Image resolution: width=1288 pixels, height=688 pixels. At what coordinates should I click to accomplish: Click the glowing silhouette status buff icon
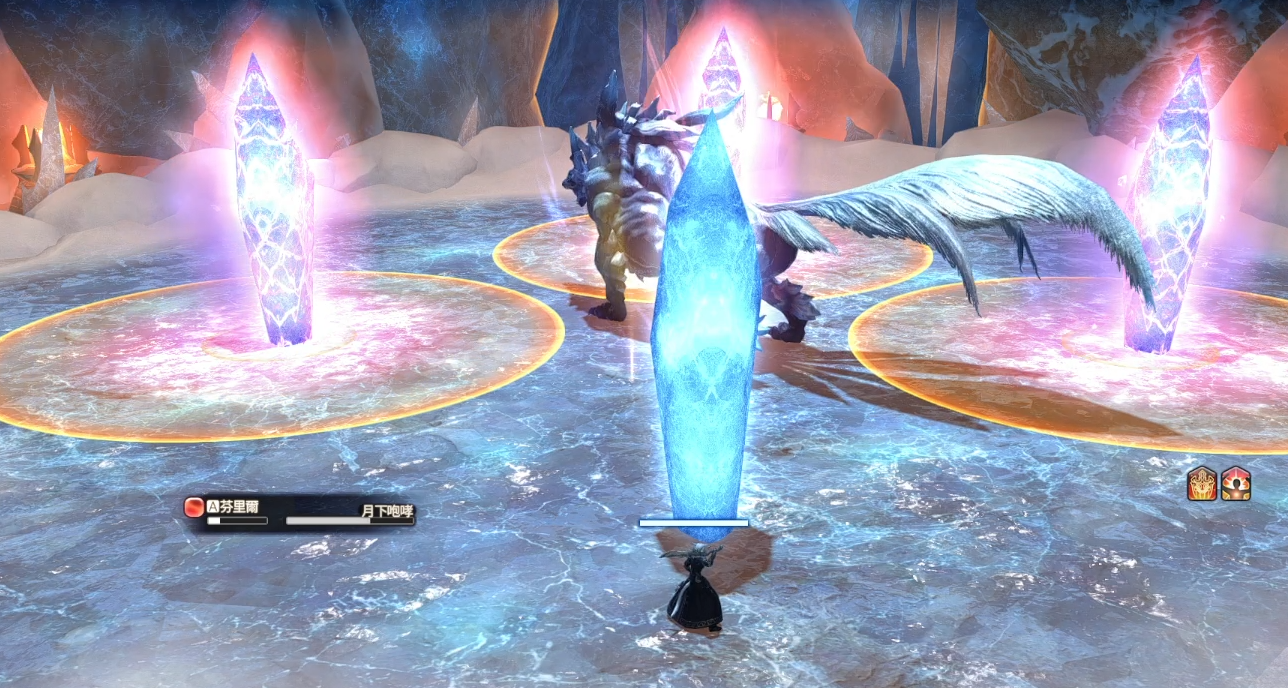click(x=1236, y=484)
